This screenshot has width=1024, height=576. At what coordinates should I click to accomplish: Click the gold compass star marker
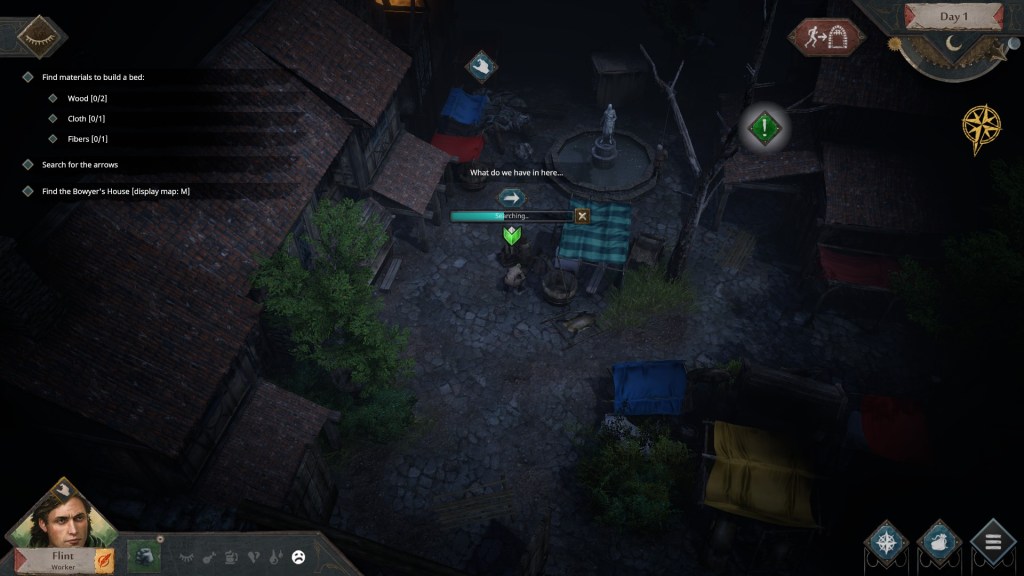click(981, 129)
